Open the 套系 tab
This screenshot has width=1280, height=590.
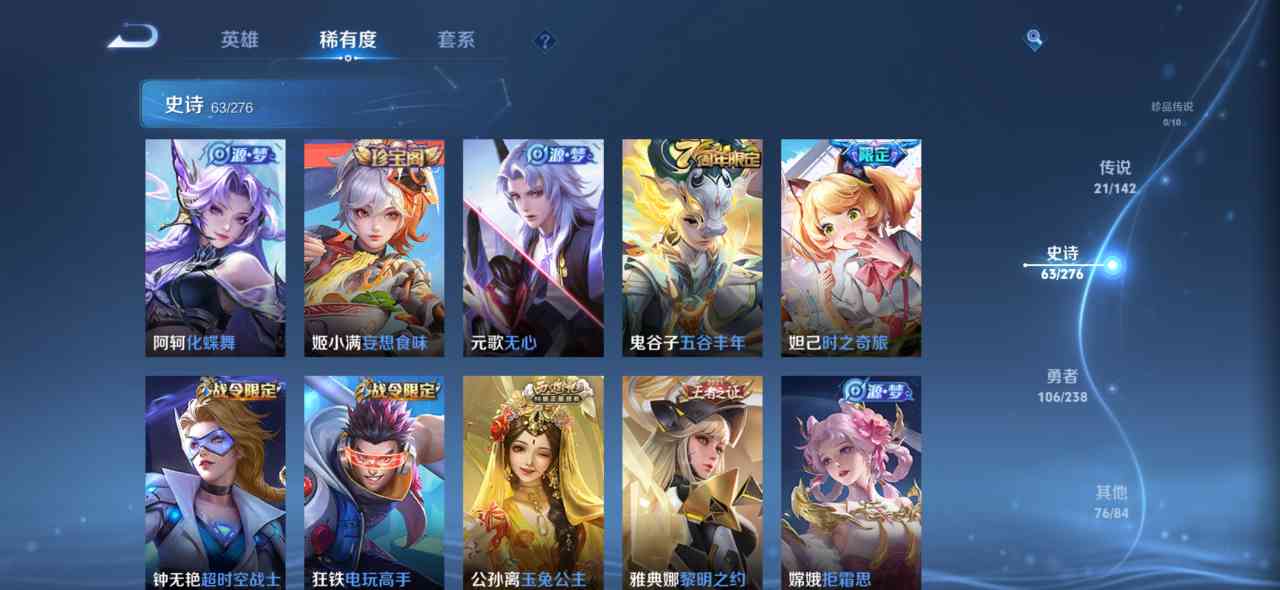[x=456, y=40]
